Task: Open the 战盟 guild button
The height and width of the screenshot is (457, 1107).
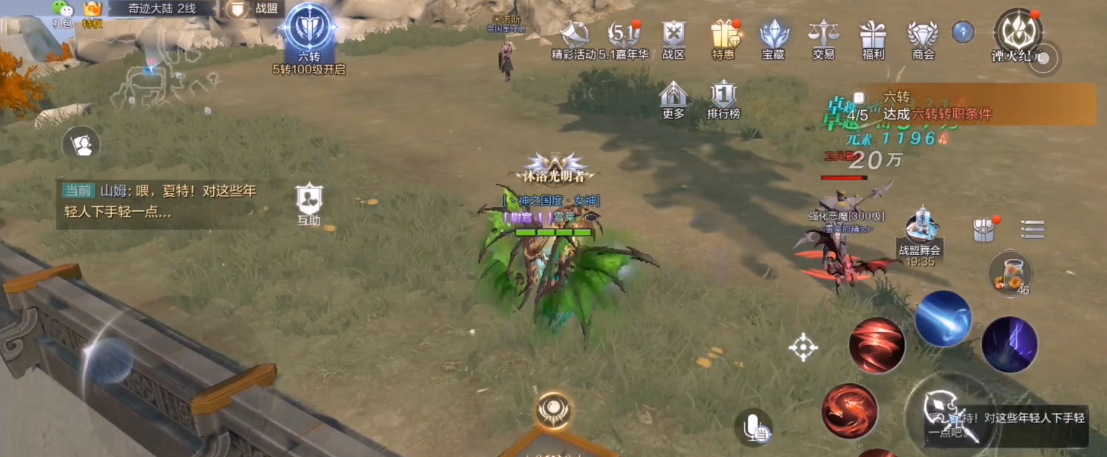Action: [255, 9]
